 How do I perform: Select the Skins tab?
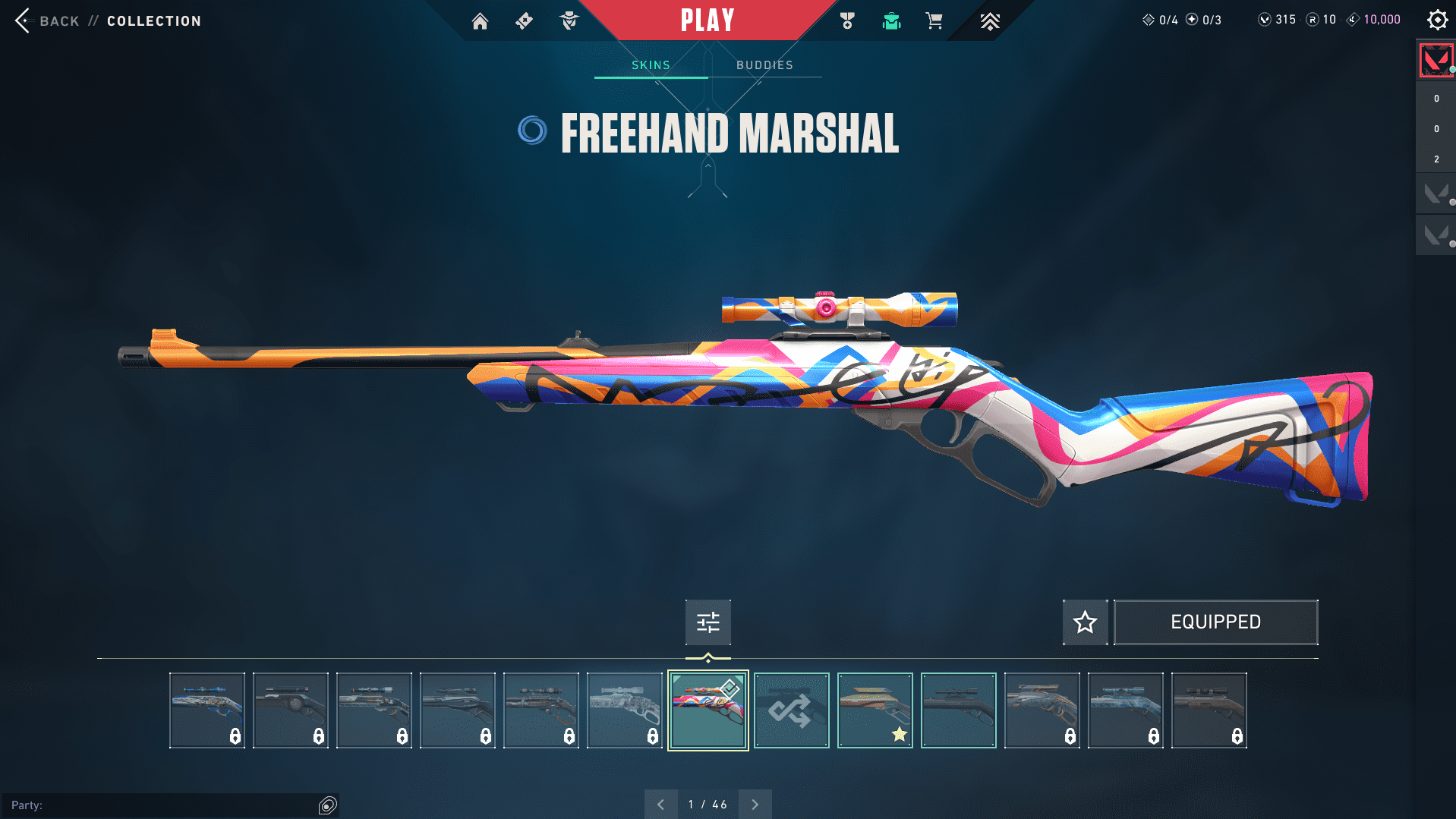tap(651, 65)
